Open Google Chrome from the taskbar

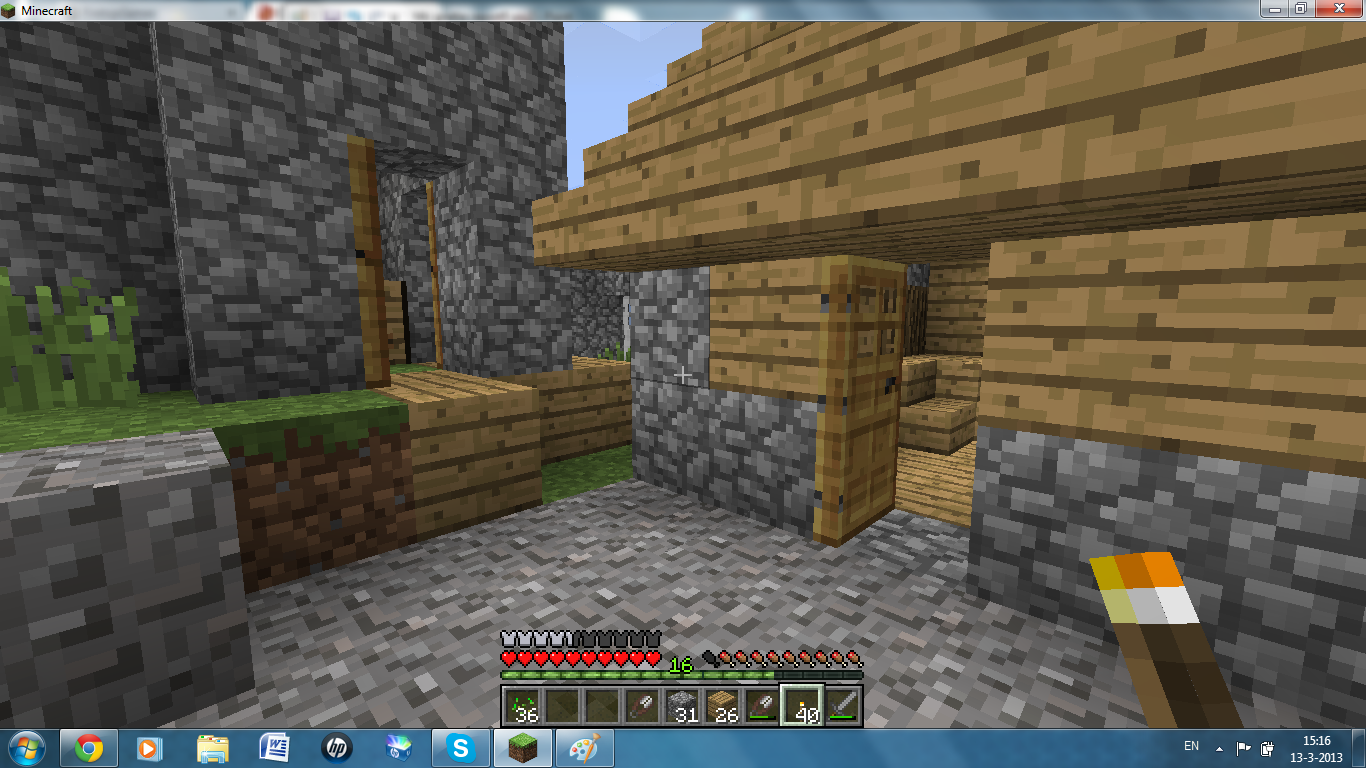[89, 748]
